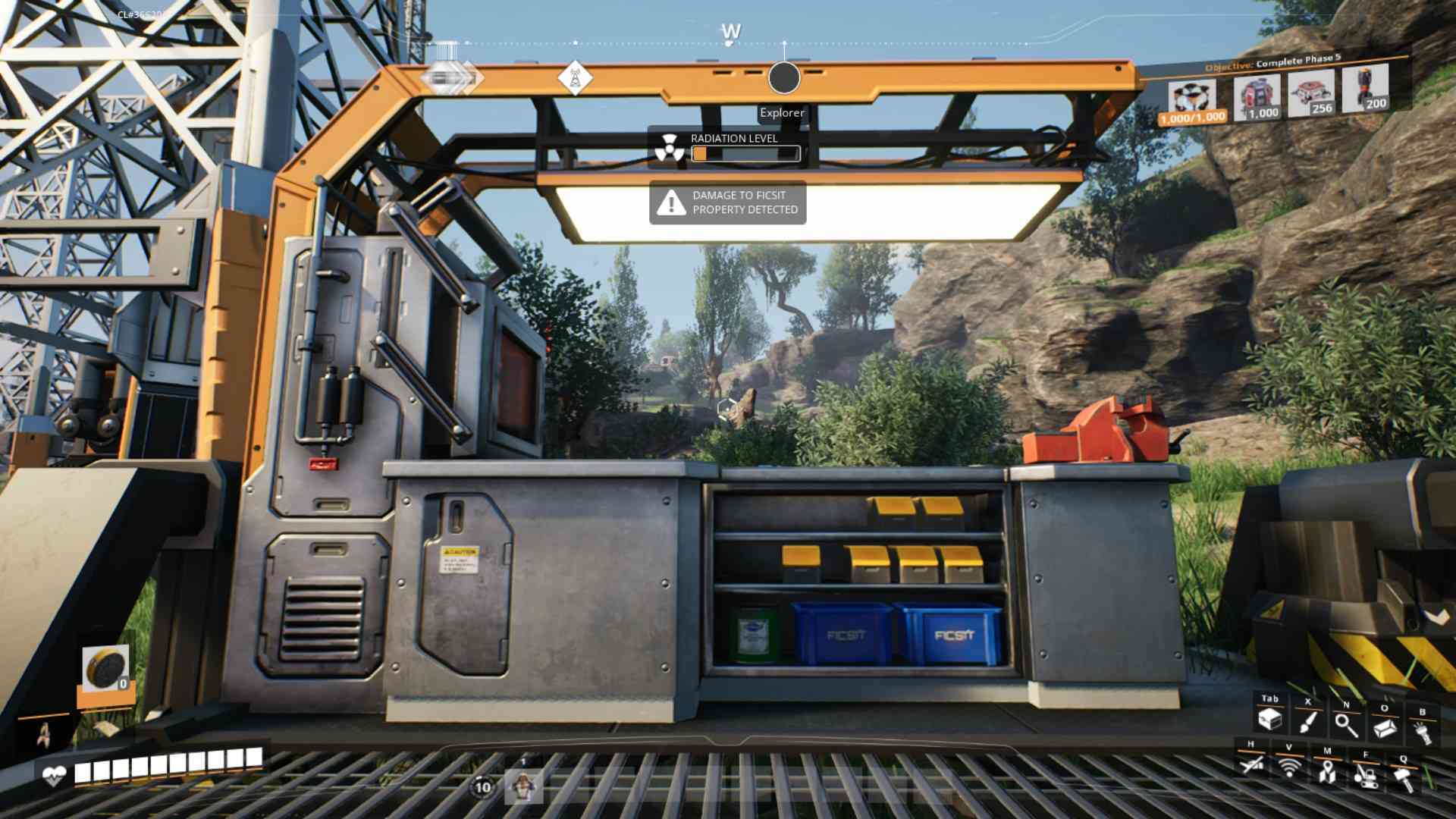The width and height of the screenshot is (1456, 819).
Task: Click the Complete Phase 5 objective title
Action: (x=1298, y=60)
